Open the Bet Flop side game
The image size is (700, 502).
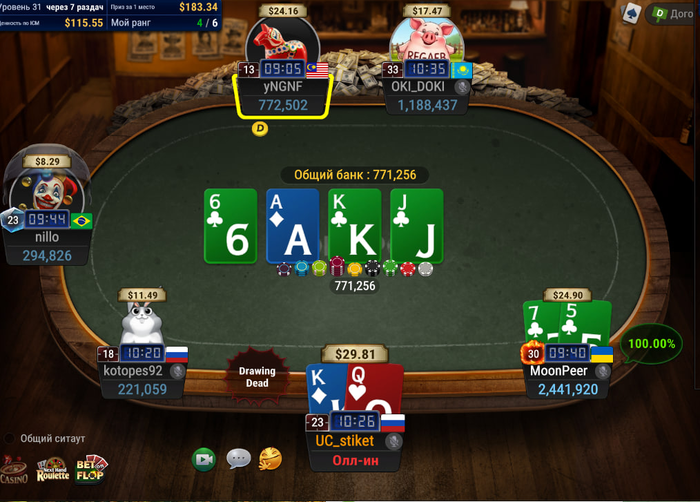point(91,468)
